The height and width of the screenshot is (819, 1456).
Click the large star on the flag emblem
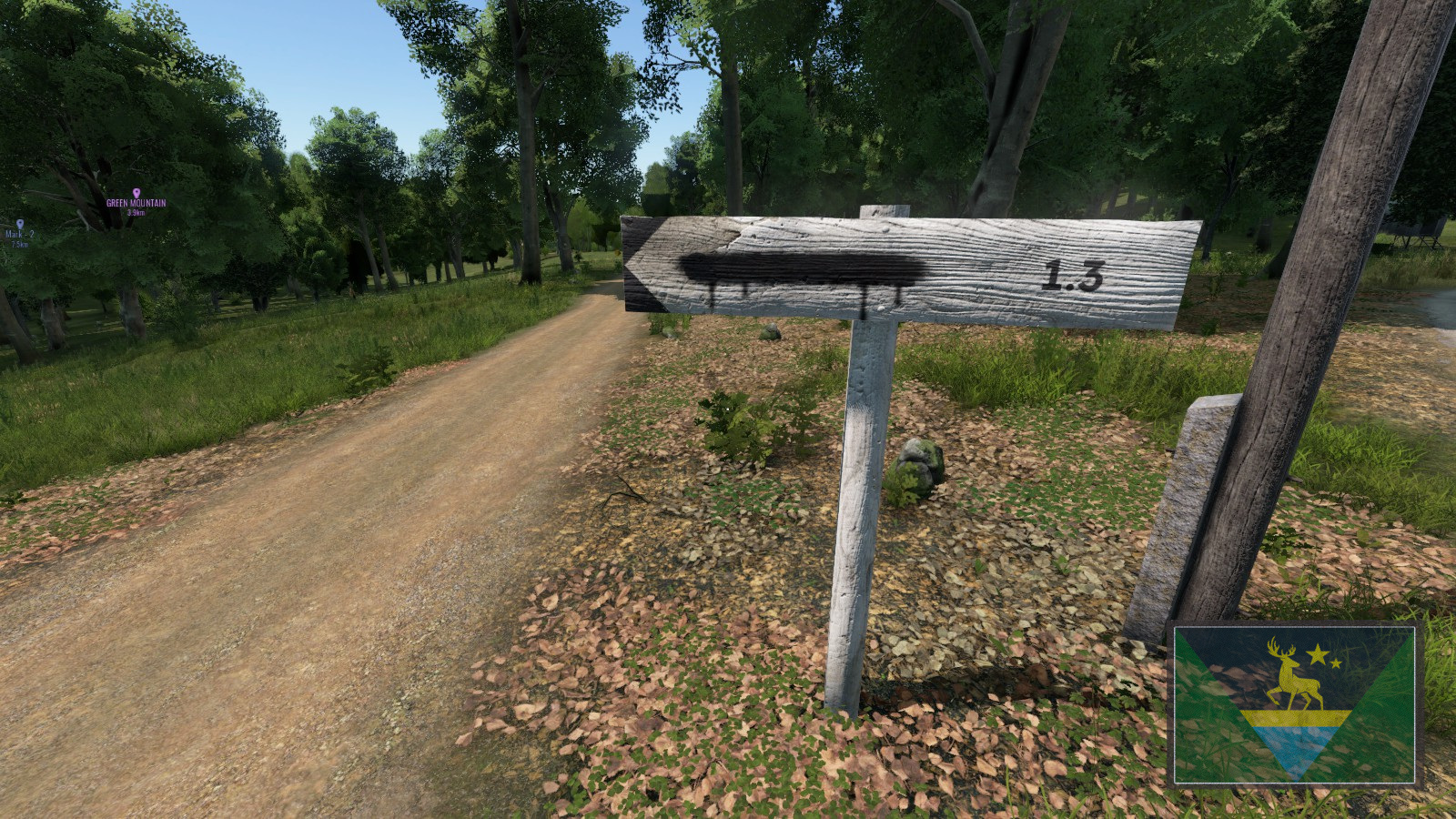tap(1318, 654)
